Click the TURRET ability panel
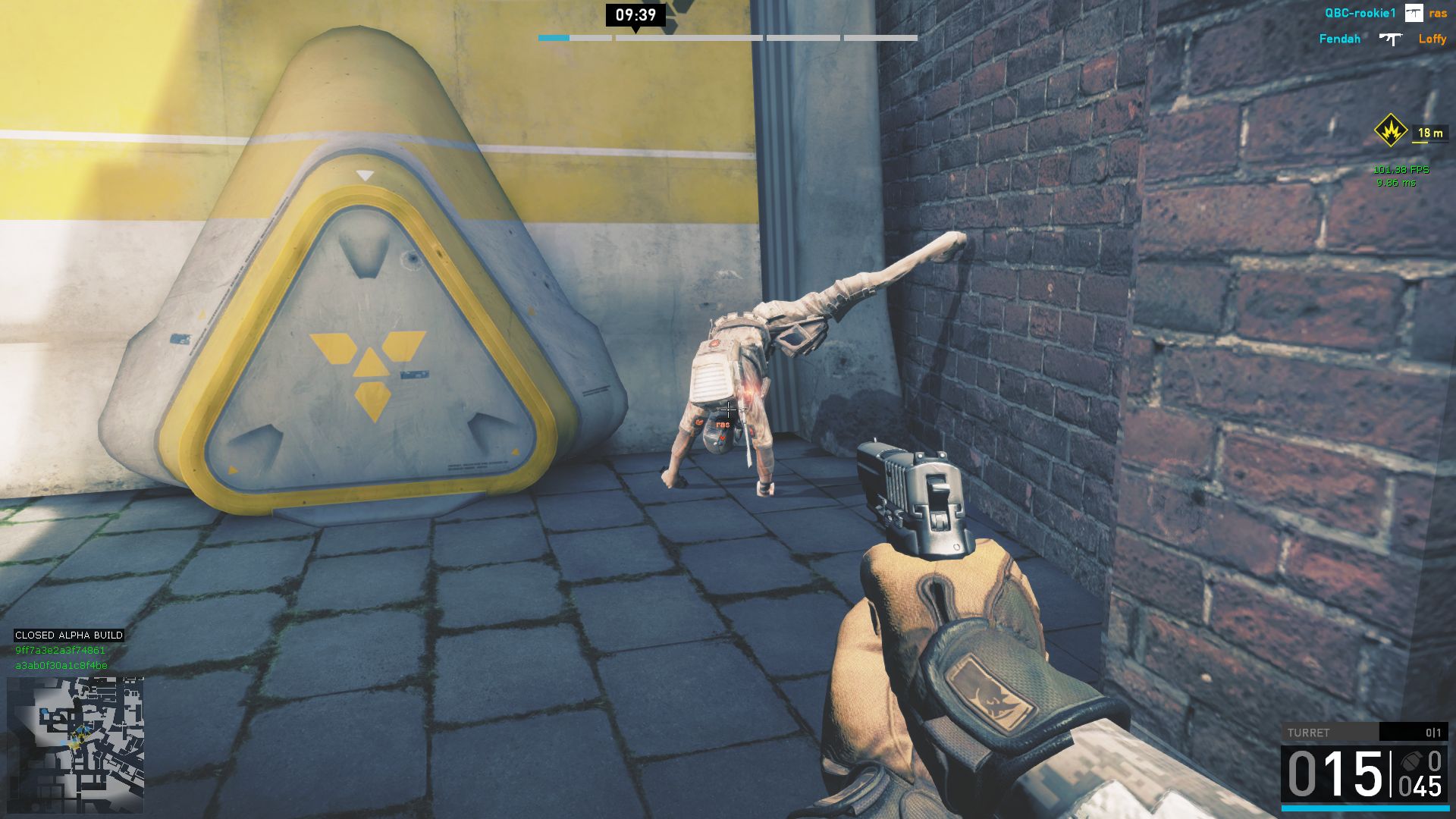The image size is (1456, 819). [x=1363, y=732]
